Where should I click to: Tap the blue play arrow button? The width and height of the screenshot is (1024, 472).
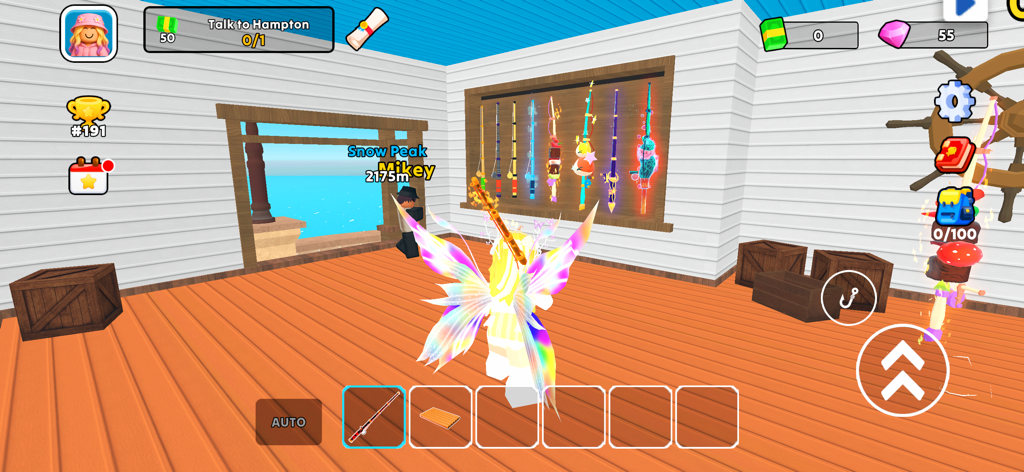click(965, 8)
